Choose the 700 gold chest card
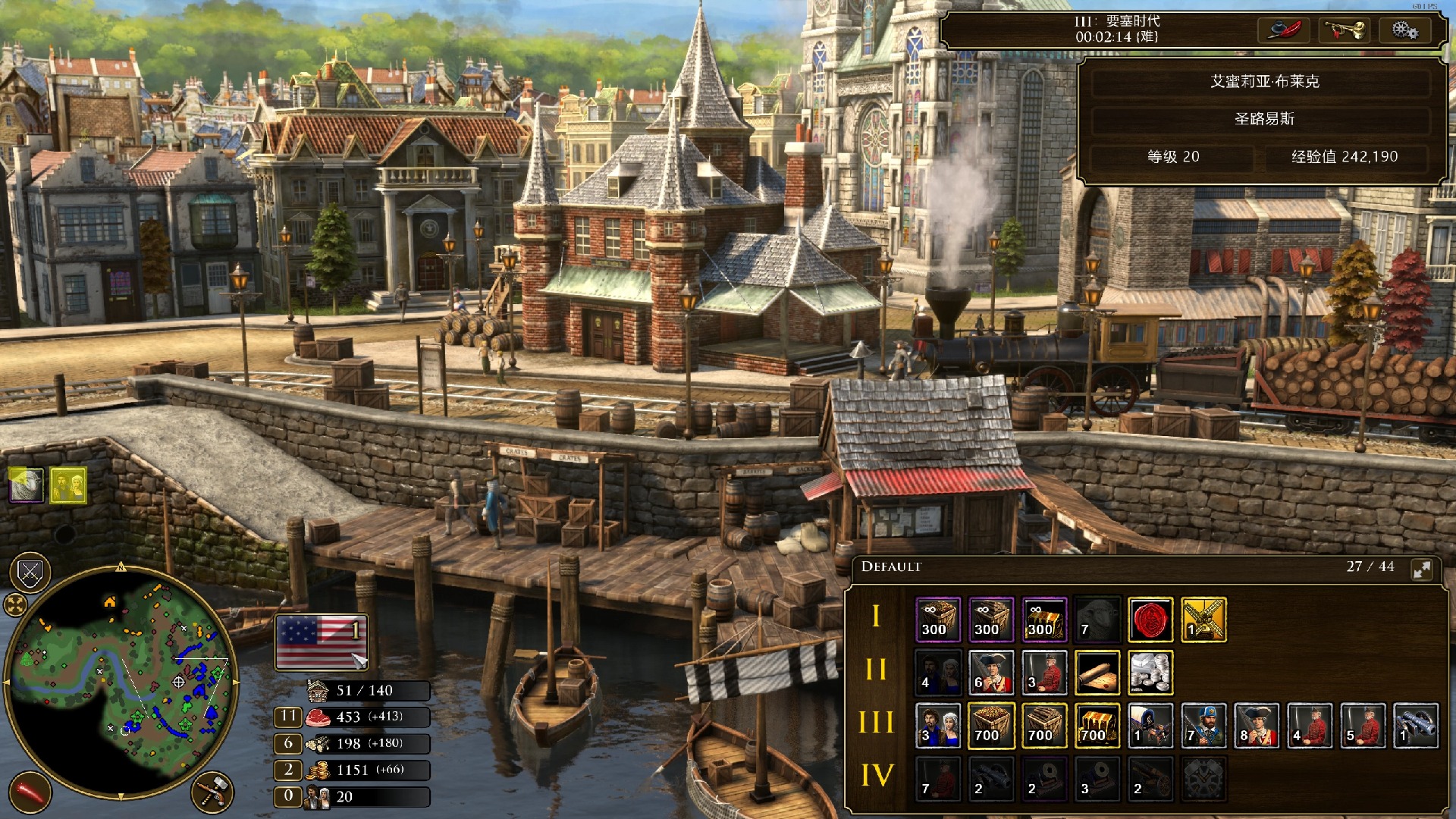The height and width of the screenshot is (819, 1456). 1097,726
